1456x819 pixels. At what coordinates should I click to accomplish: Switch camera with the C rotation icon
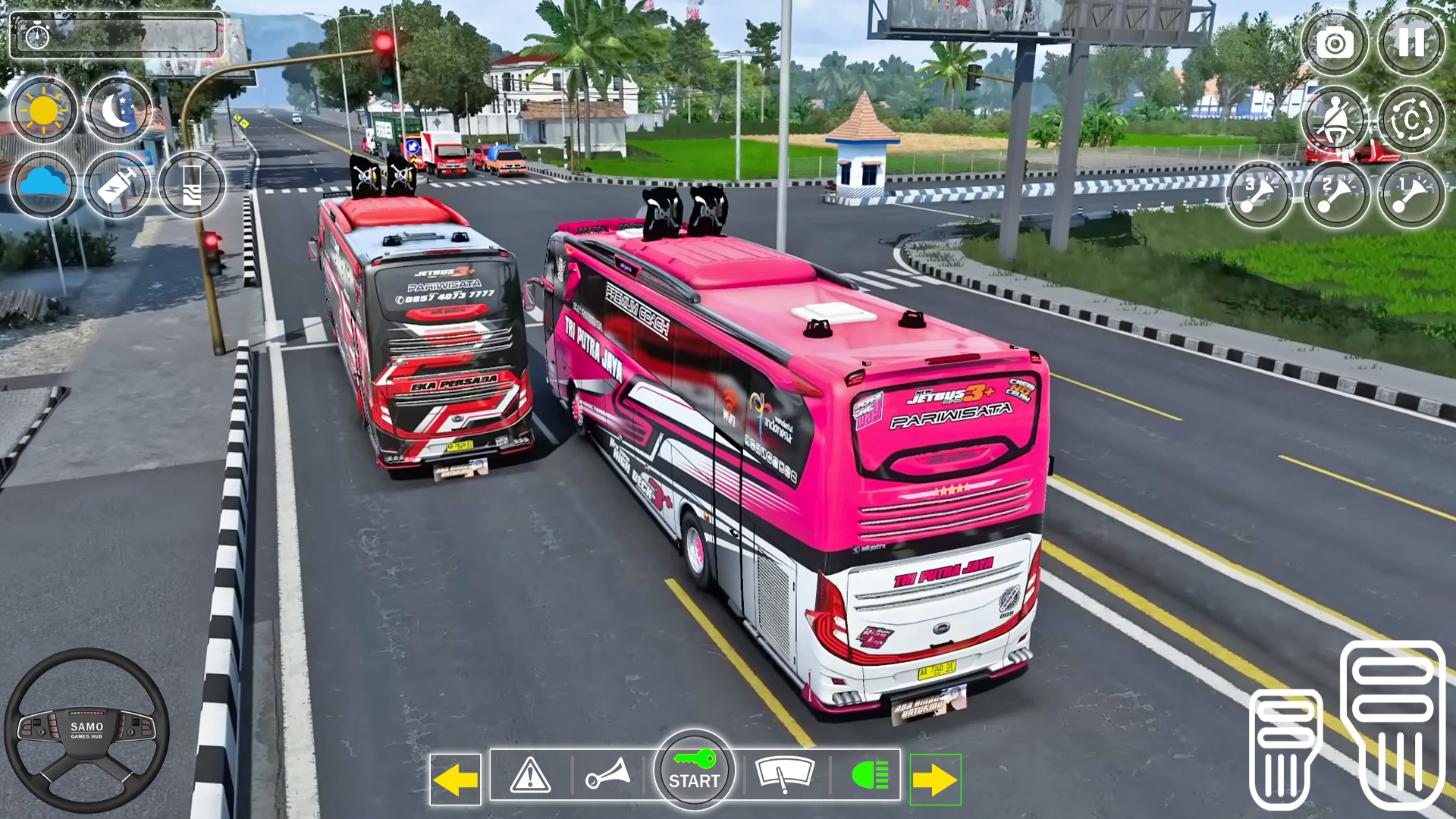click(1411, 119)
